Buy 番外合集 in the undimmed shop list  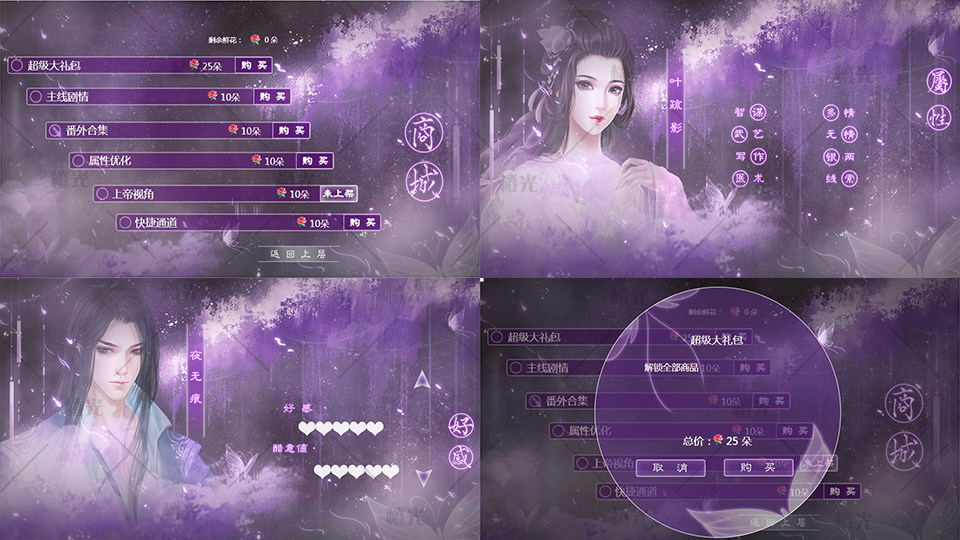tap(290, 130)
